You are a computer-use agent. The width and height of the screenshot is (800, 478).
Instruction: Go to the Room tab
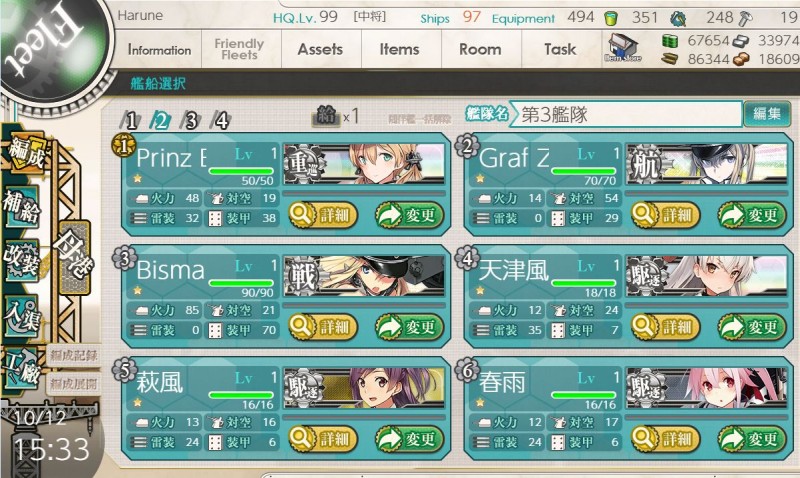[x=479, y=49]
